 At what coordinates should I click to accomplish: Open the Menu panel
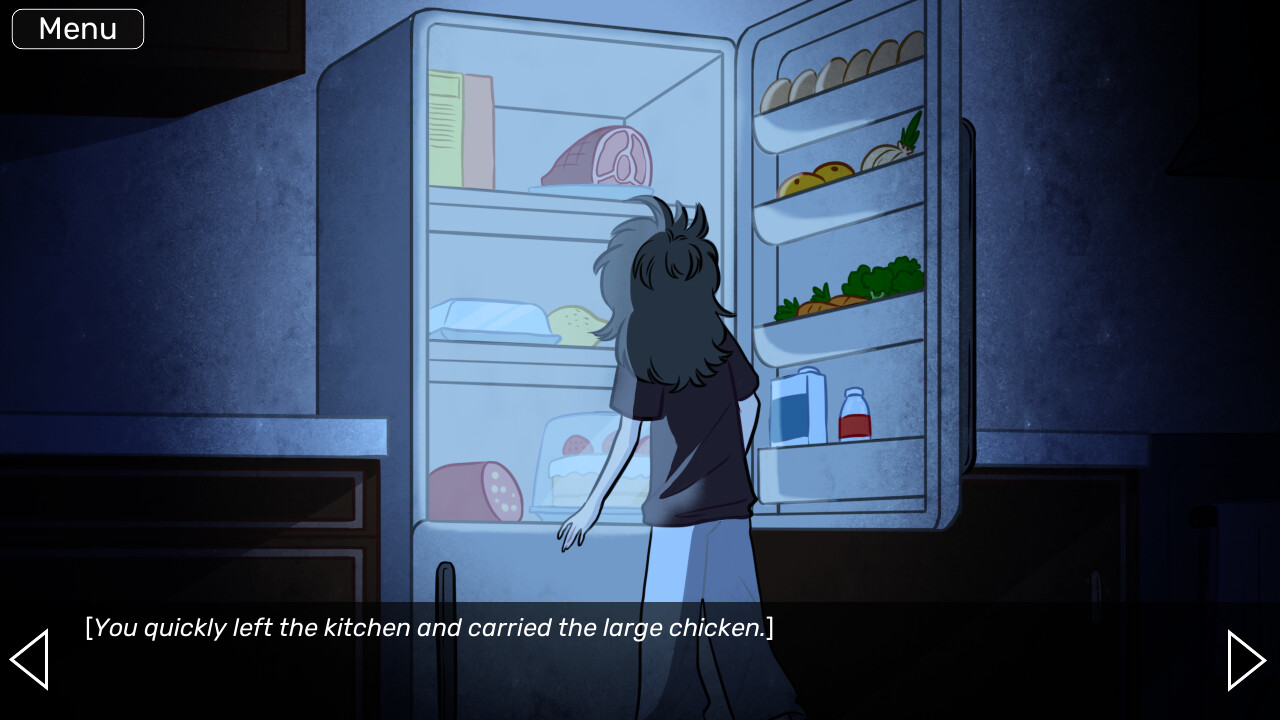click(x=77, y=28)
